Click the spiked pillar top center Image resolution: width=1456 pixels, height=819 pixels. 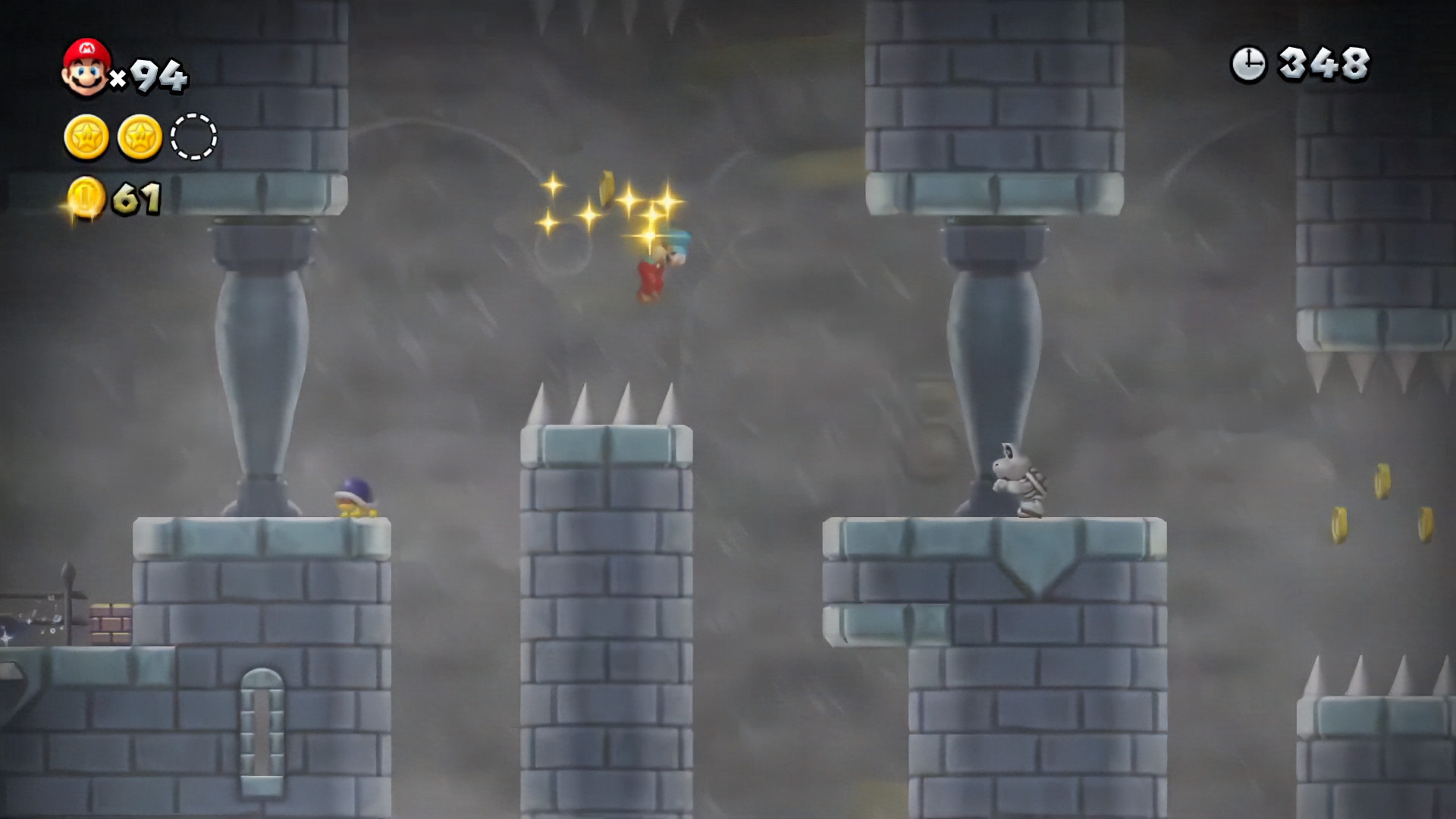(x=607, y=413)
